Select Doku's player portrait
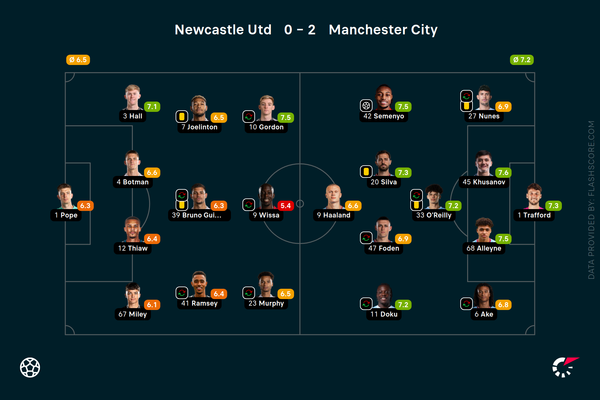600x400 pixels. point(383,294)
